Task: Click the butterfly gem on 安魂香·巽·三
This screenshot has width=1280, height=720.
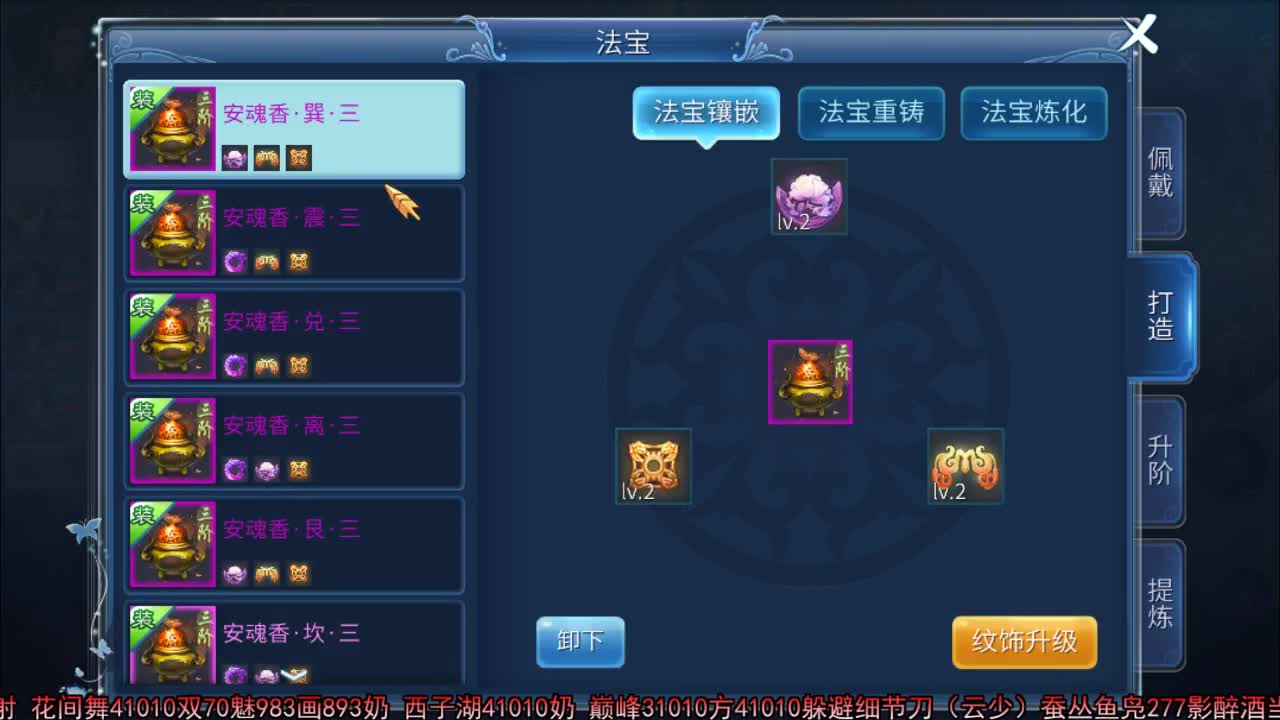Action: point(297,158)
